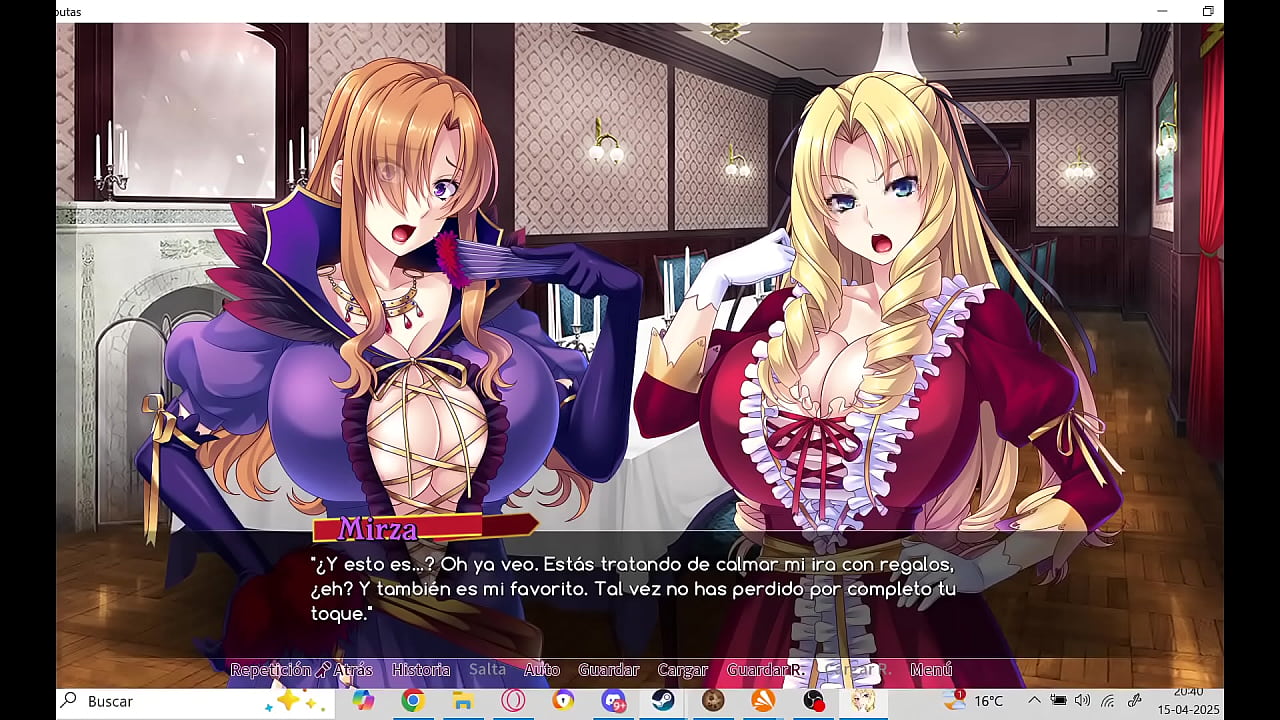Screen dimensions: 1280x720
Task: Activate the Salta skip option
Action: (487, 670)
